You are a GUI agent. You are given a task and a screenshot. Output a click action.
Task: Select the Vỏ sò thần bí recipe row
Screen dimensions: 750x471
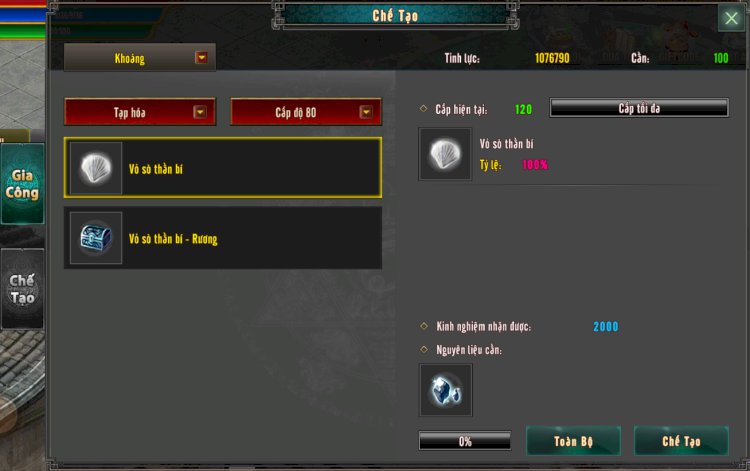click(223, 168)
